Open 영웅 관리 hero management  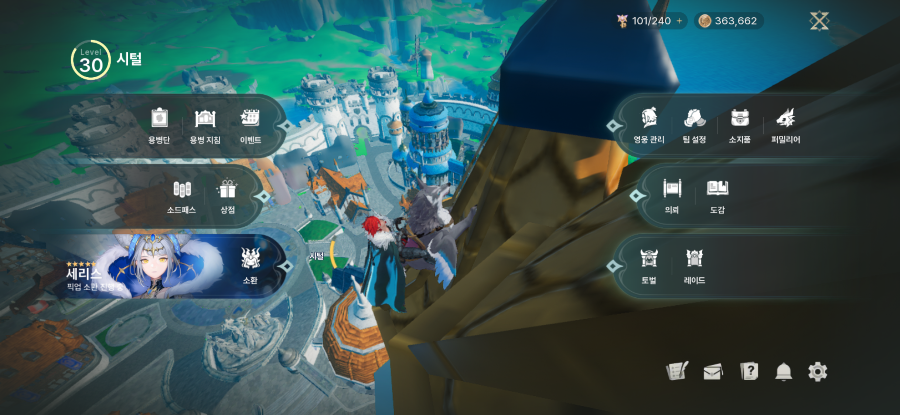(649, 124)
